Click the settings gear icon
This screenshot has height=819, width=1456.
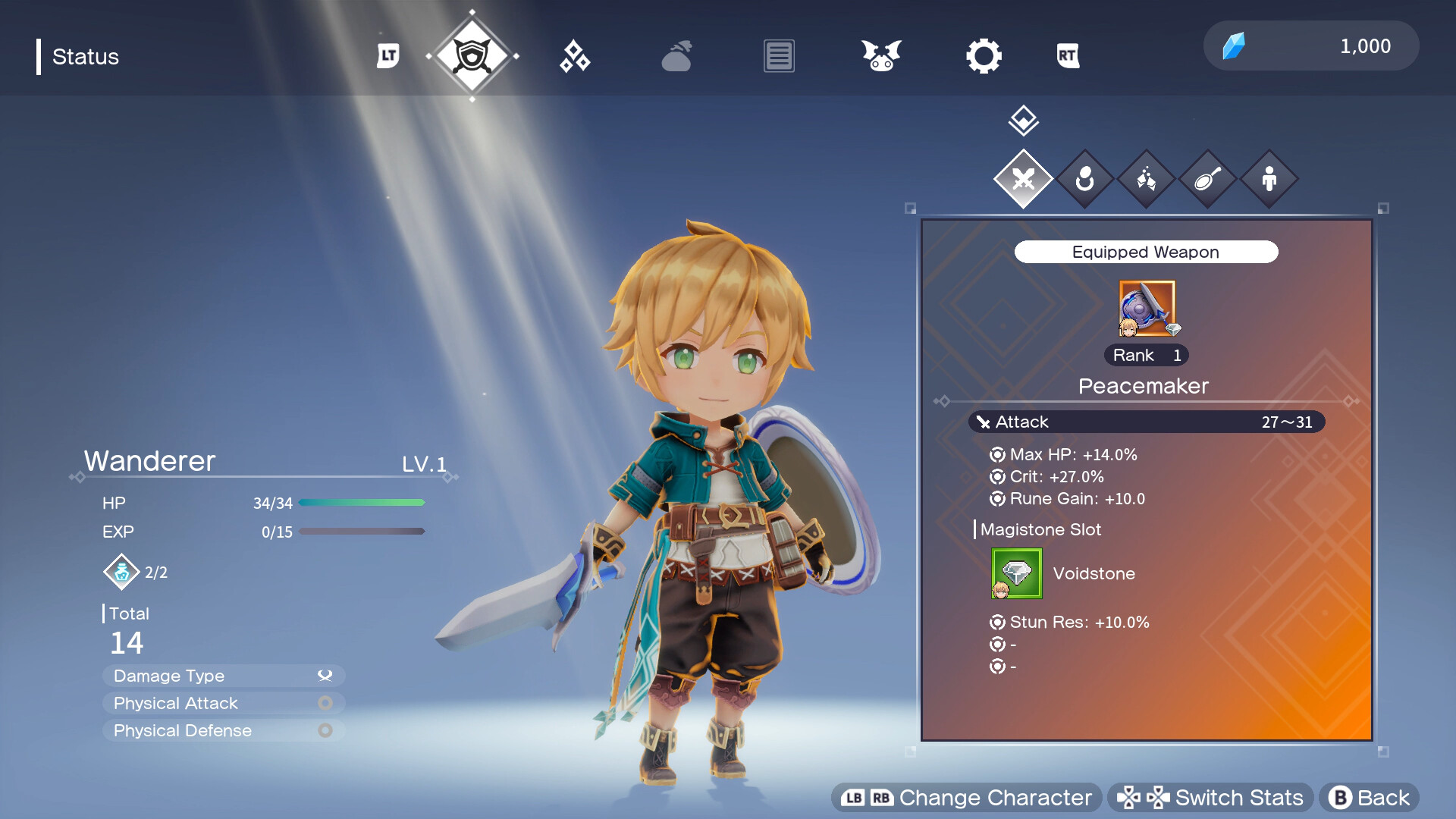pyautogui.click(x=984, y=55)
